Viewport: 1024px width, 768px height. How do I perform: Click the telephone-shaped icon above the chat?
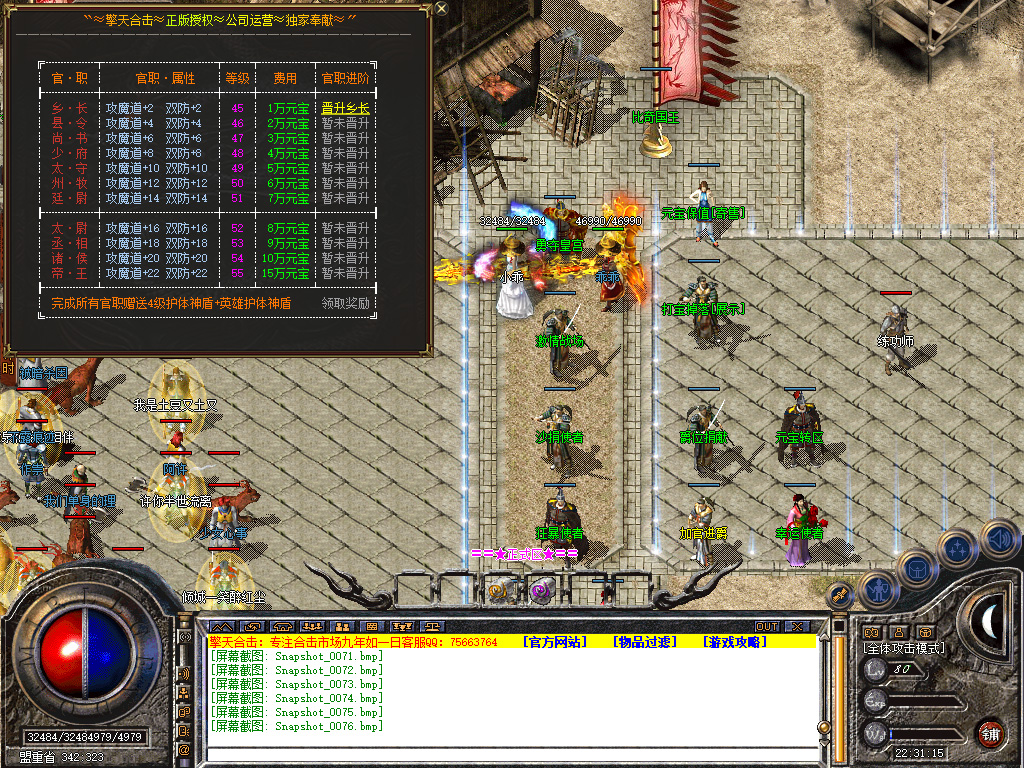[x=280, y=627]
